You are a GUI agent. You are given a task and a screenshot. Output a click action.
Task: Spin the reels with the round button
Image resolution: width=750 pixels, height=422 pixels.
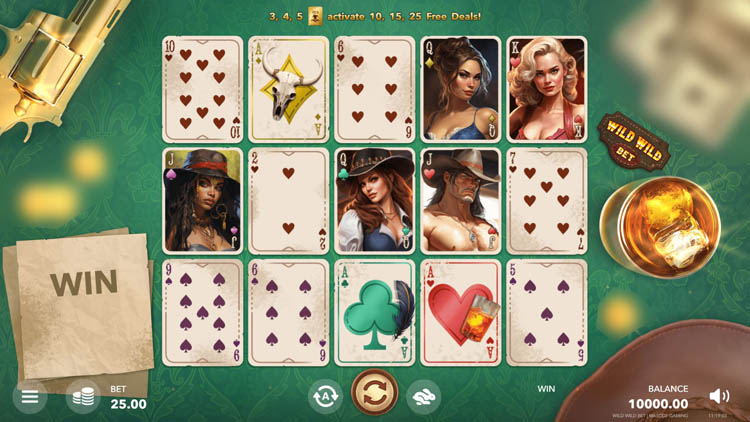tap(375, 394)
